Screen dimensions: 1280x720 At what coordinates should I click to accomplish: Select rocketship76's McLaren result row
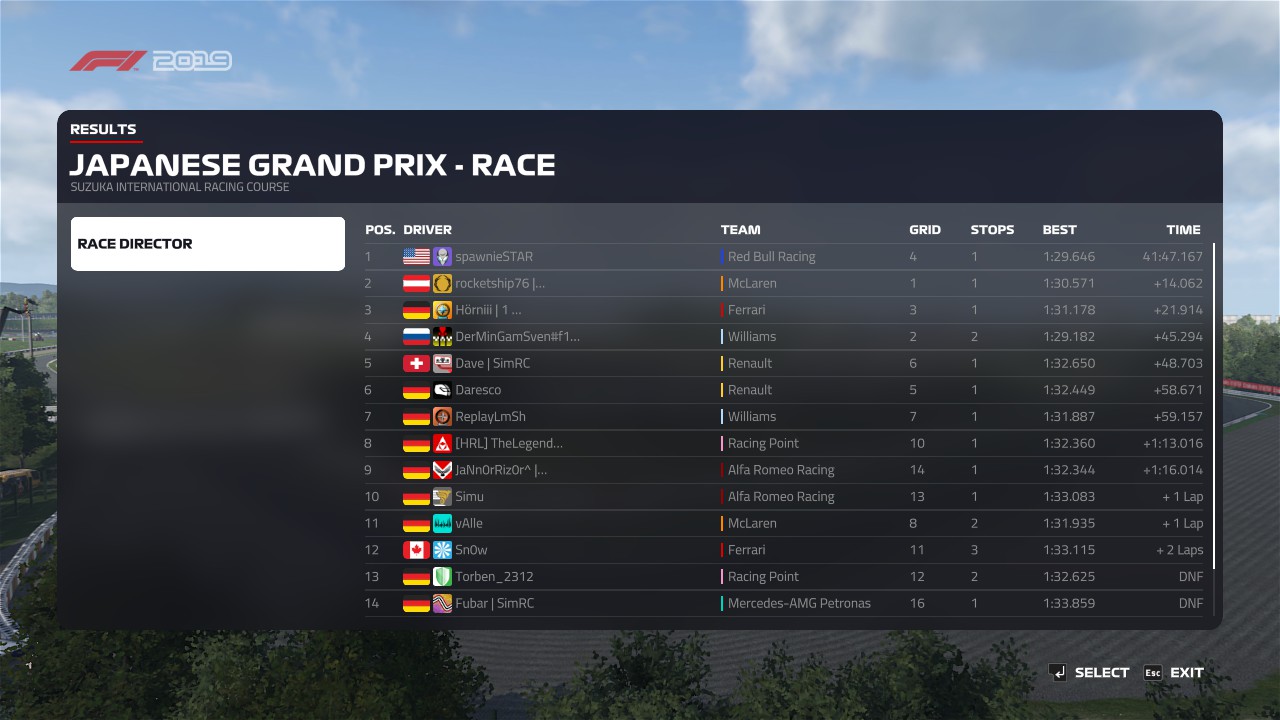[784, 283]
